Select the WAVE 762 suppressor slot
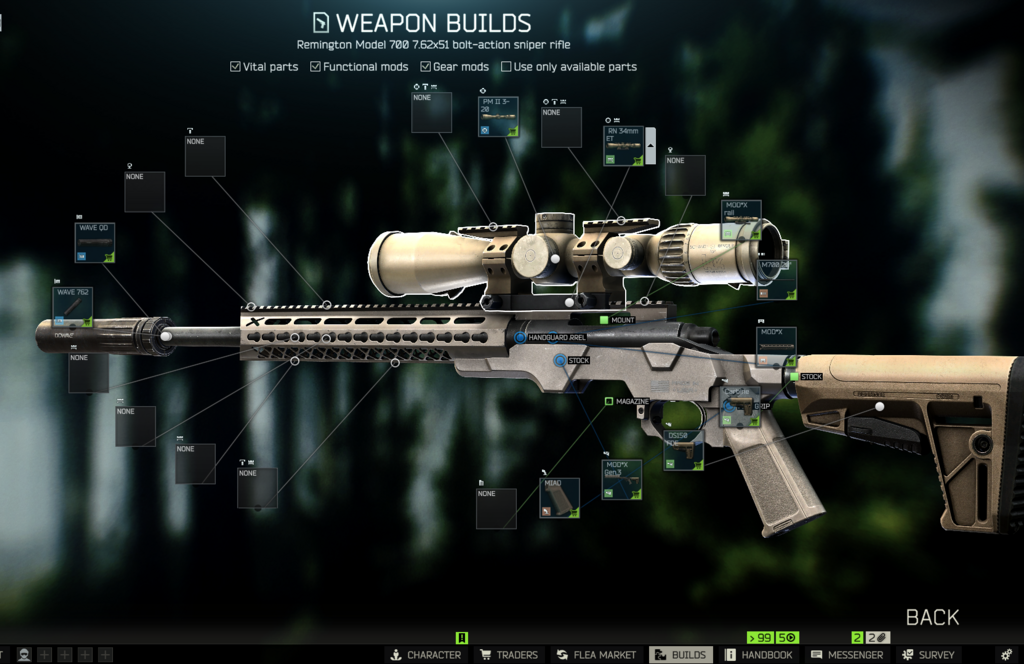 pyautogui.click(x=72, y=307)
